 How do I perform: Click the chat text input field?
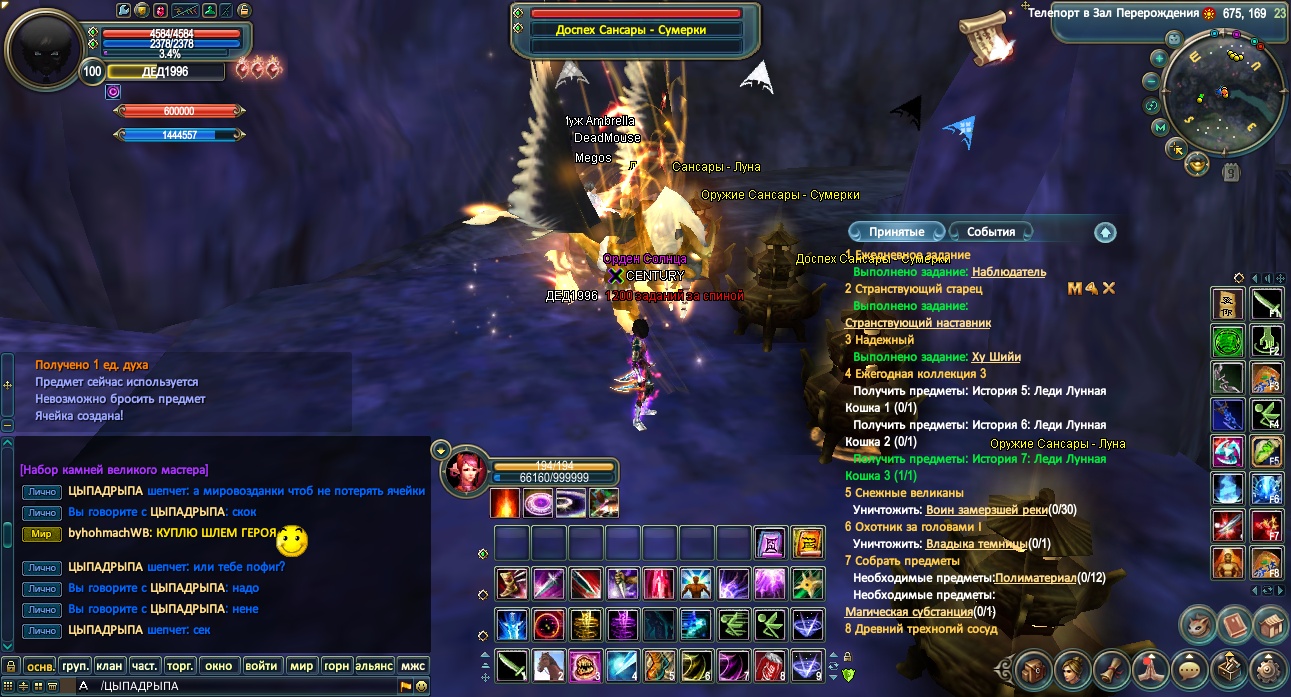click(x=250, y=686)
